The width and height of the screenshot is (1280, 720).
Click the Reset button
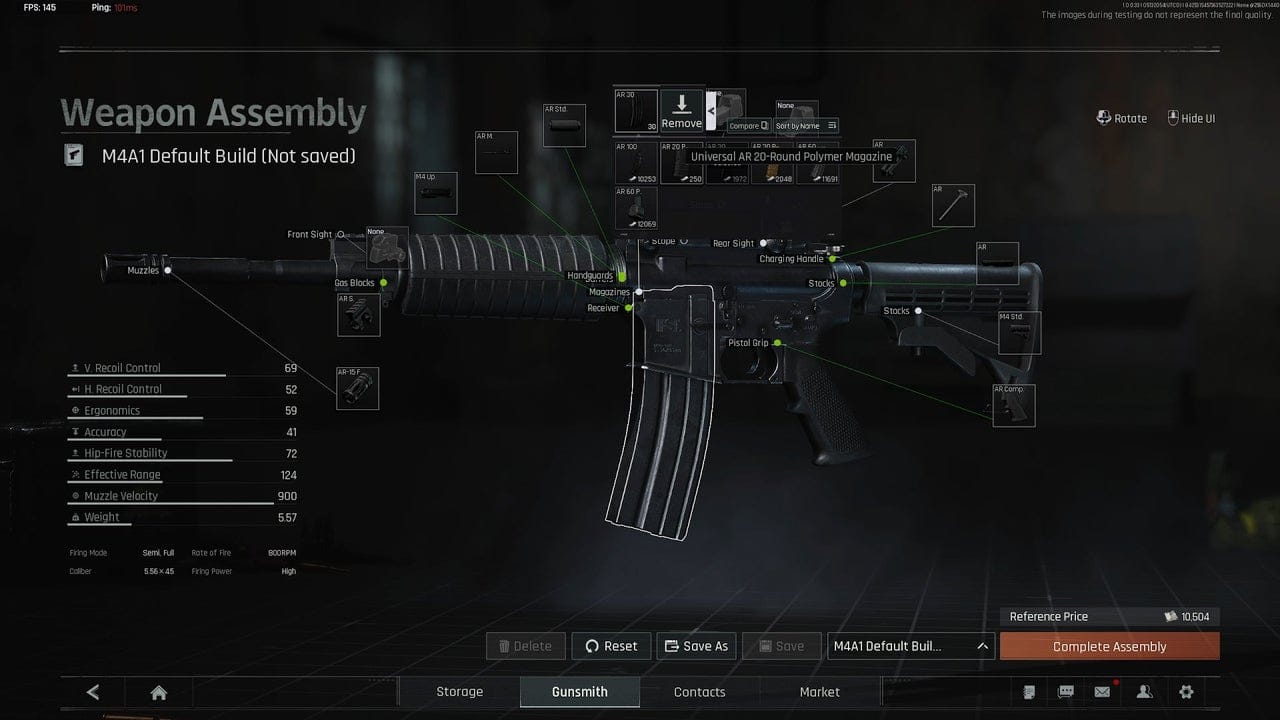[611, 645]
